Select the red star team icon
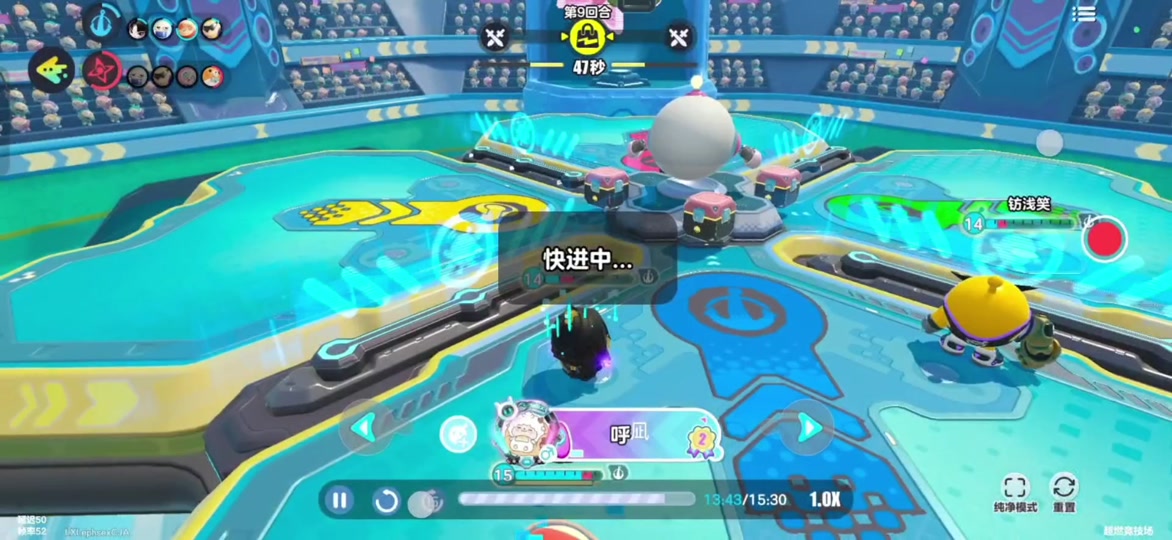 pyautogui.click(x=101, y=71)
